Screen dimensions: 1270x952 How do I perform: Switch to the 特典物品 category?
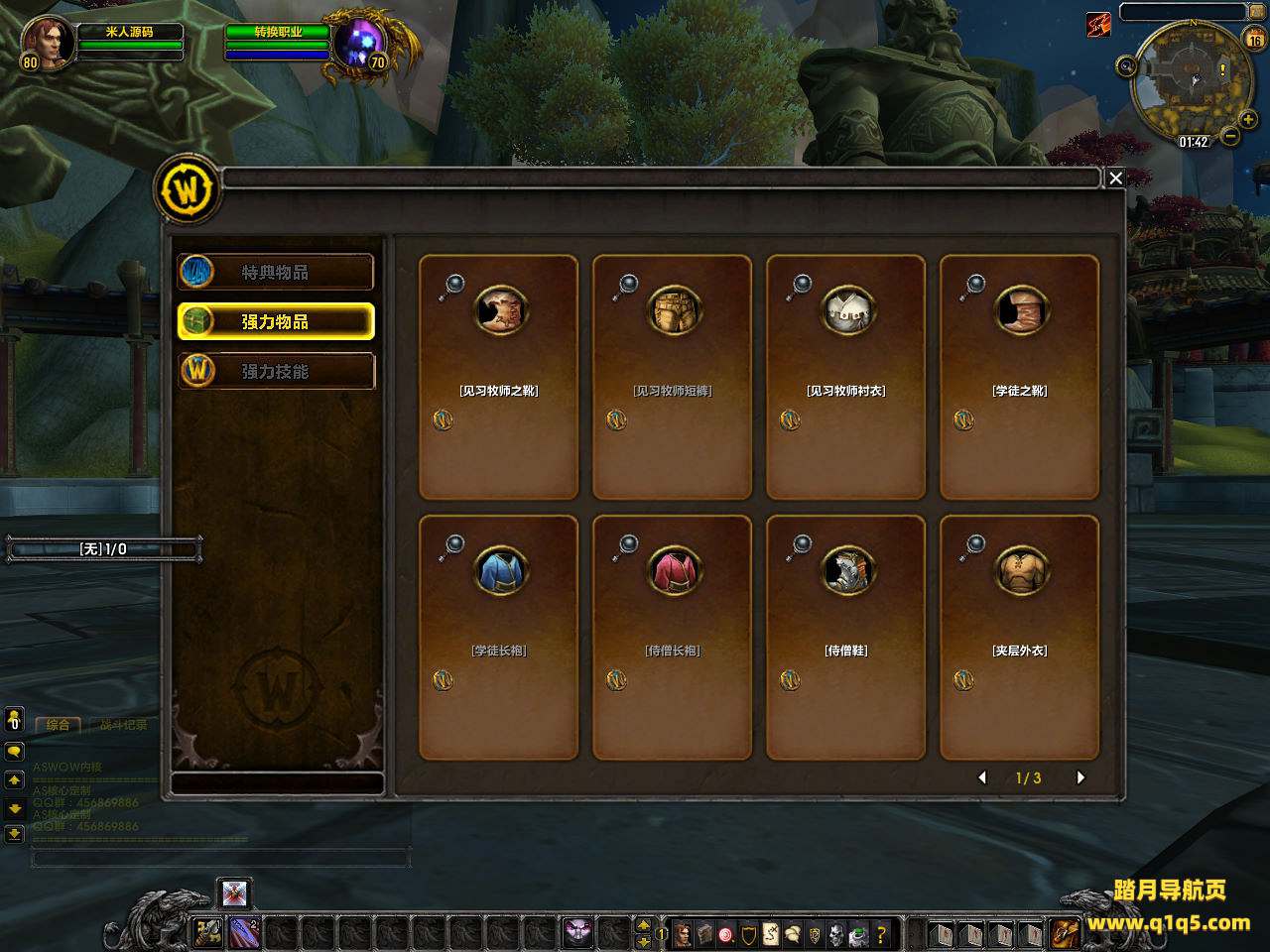[276, 272]
